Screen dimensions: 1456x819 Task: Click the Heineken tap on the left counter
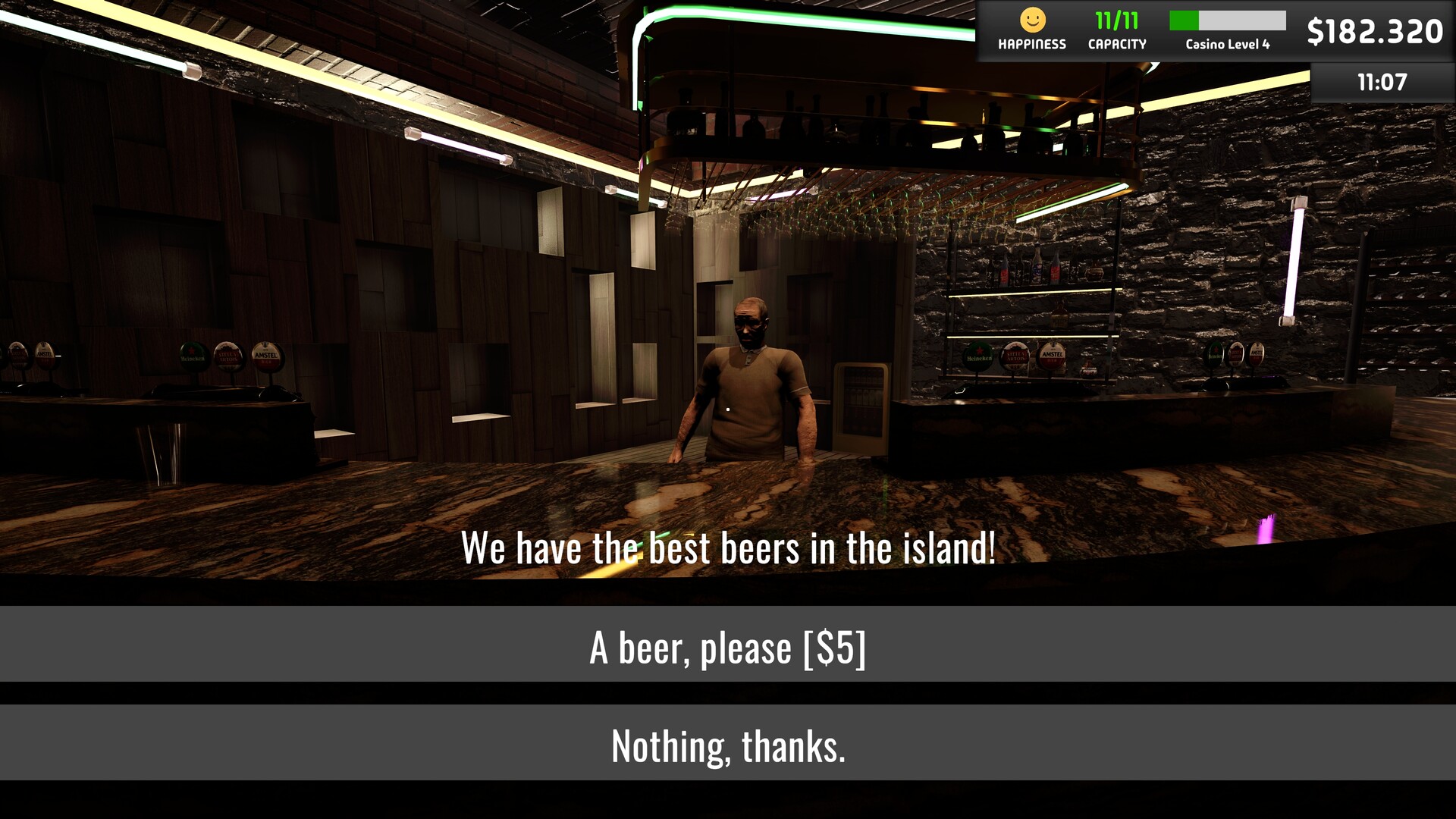(193, 358)
